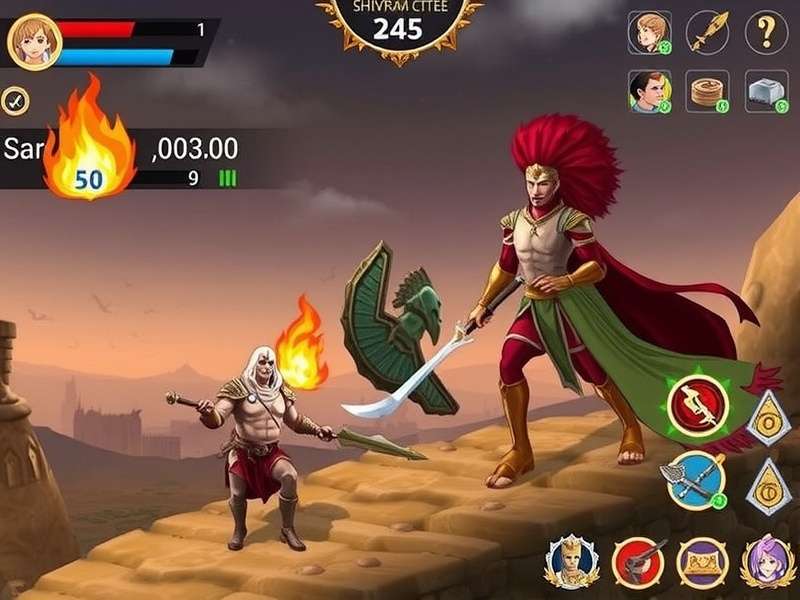Open the question mark help button

coord(766,32)
